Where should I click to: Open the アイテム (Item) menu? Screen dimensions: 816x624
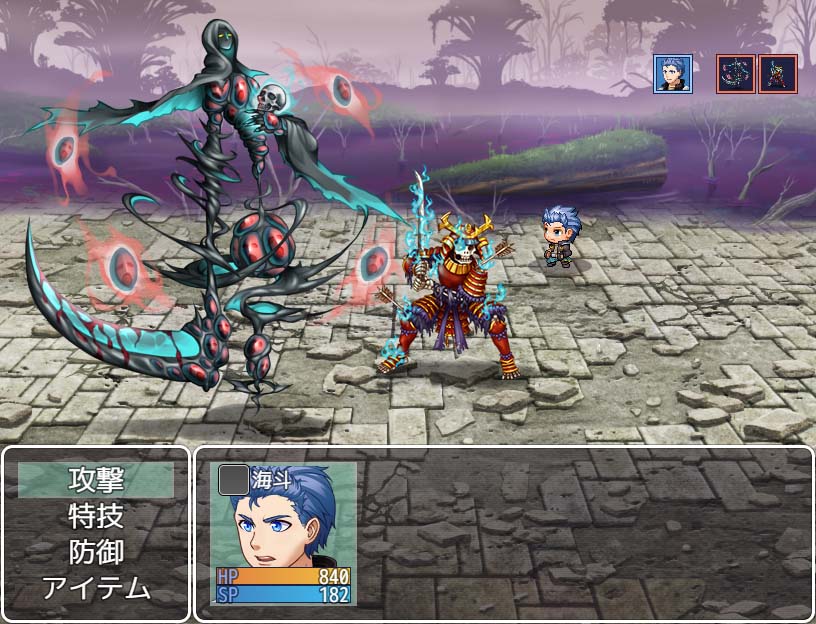96,588
